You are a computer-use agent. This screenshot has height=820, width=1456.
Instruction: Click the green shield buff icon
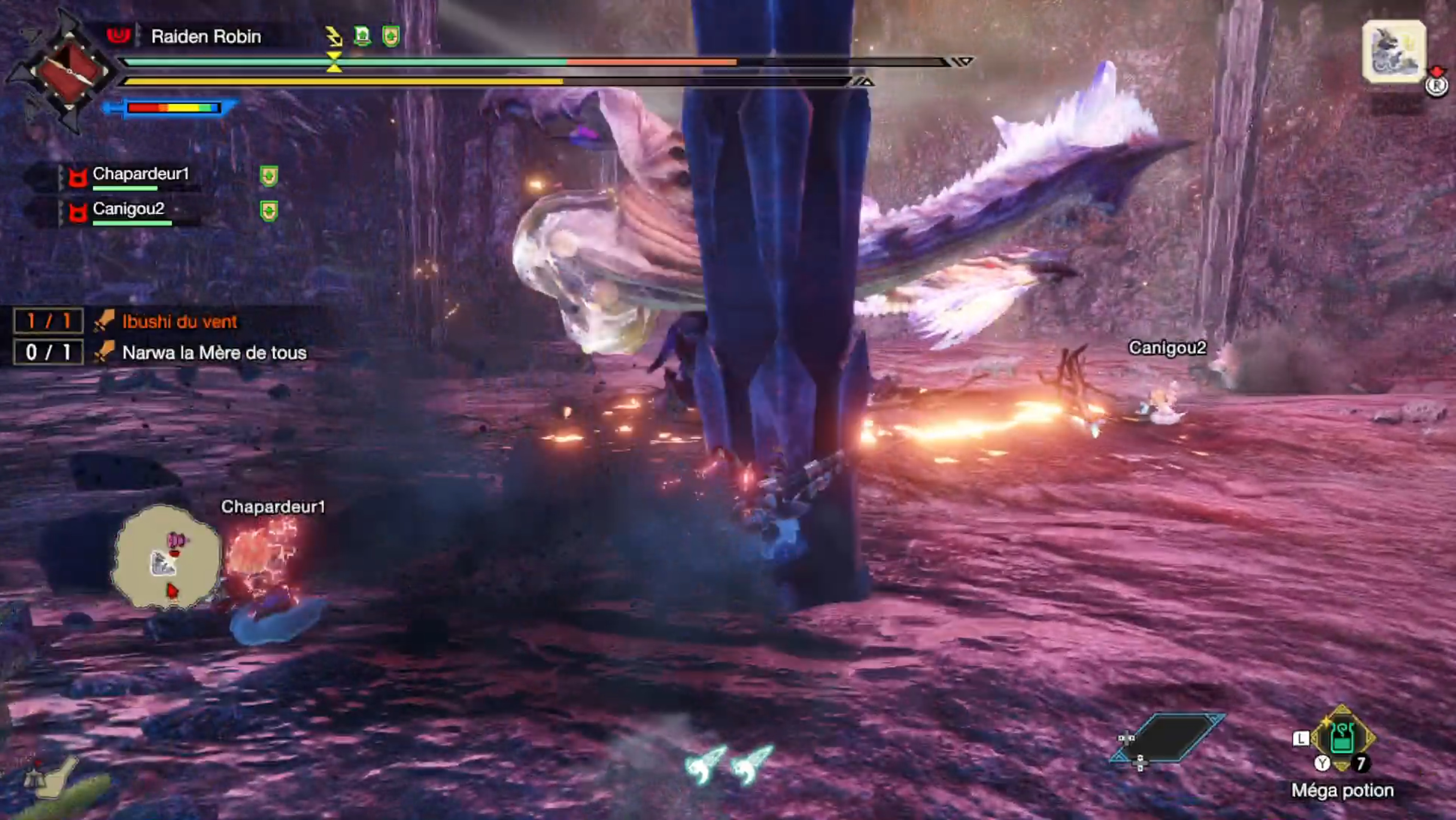(392, 35)
